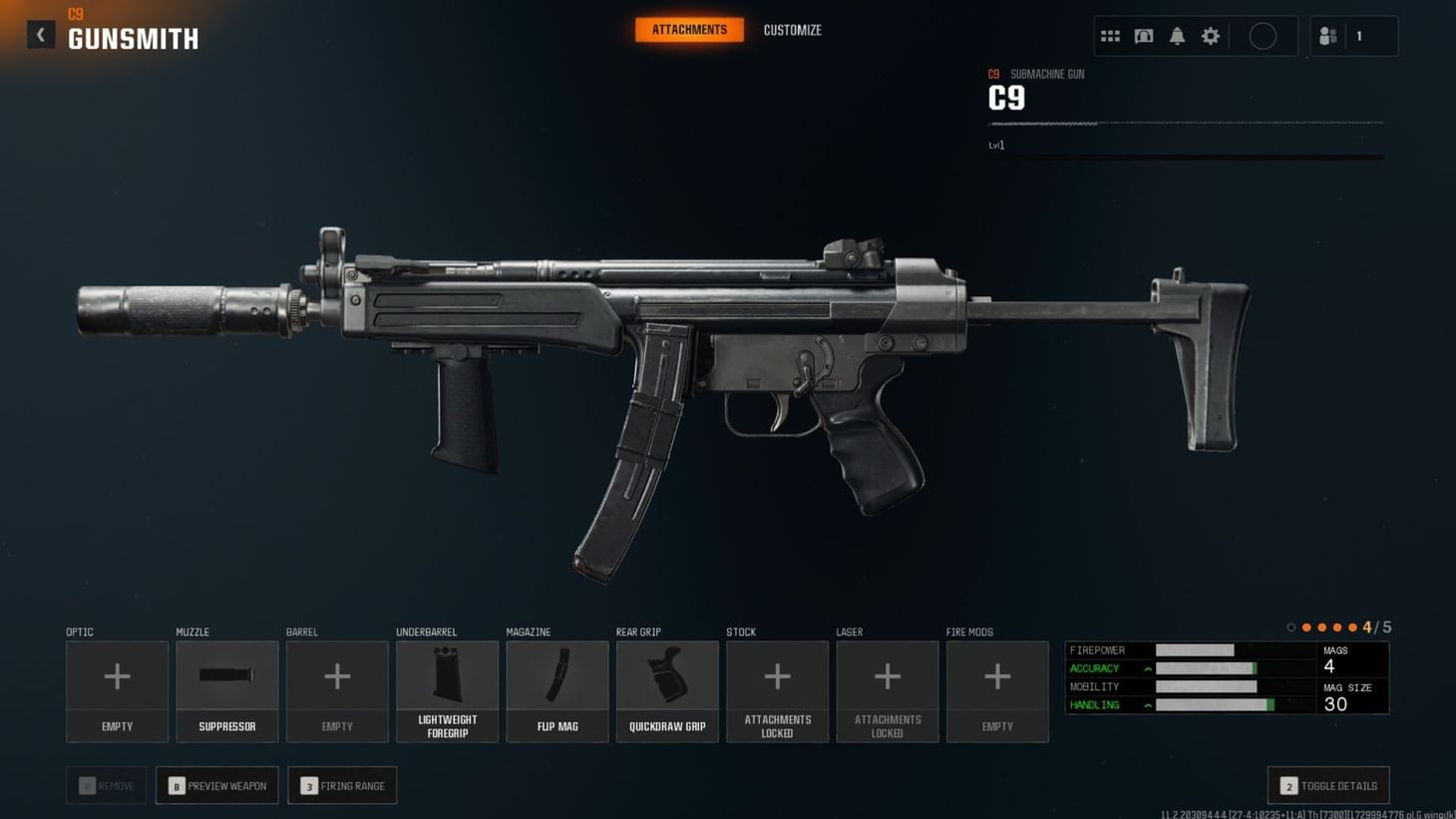Check notifications via the bell icon
Screen dimensions: 1456x819
(x=1177, y=35)
